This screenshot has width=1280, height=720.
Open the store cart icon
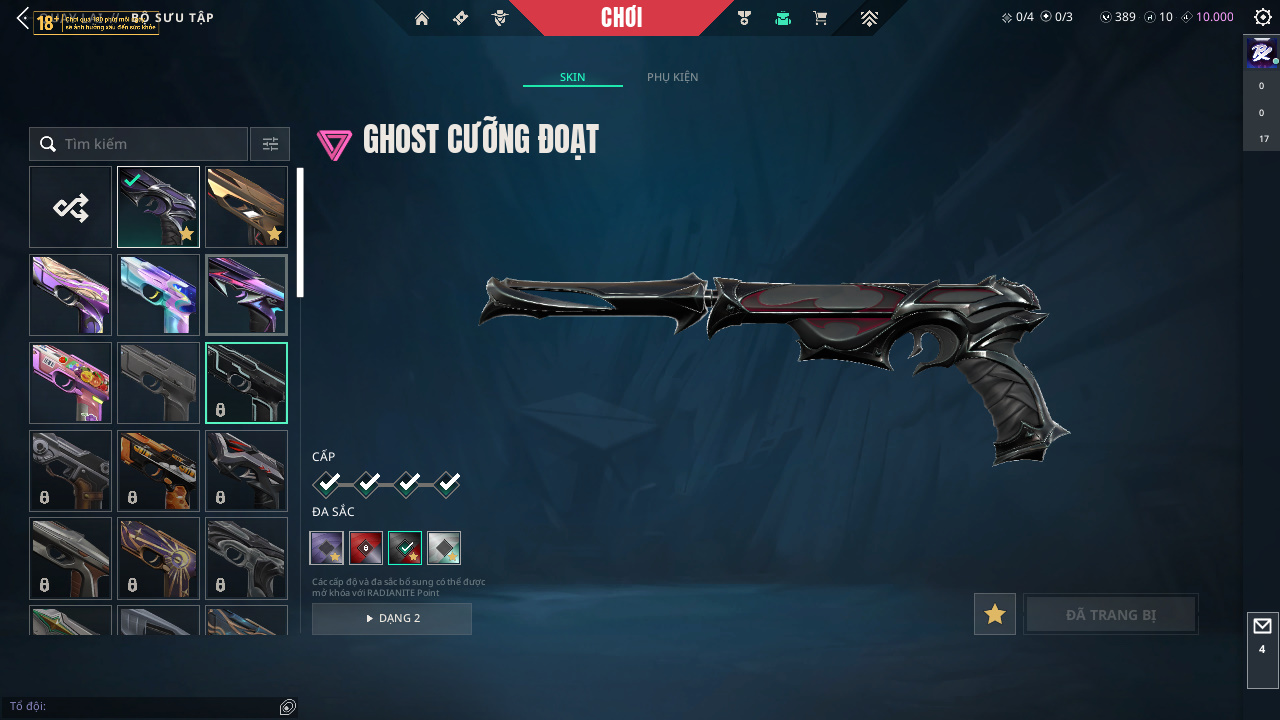coord(820,18)
